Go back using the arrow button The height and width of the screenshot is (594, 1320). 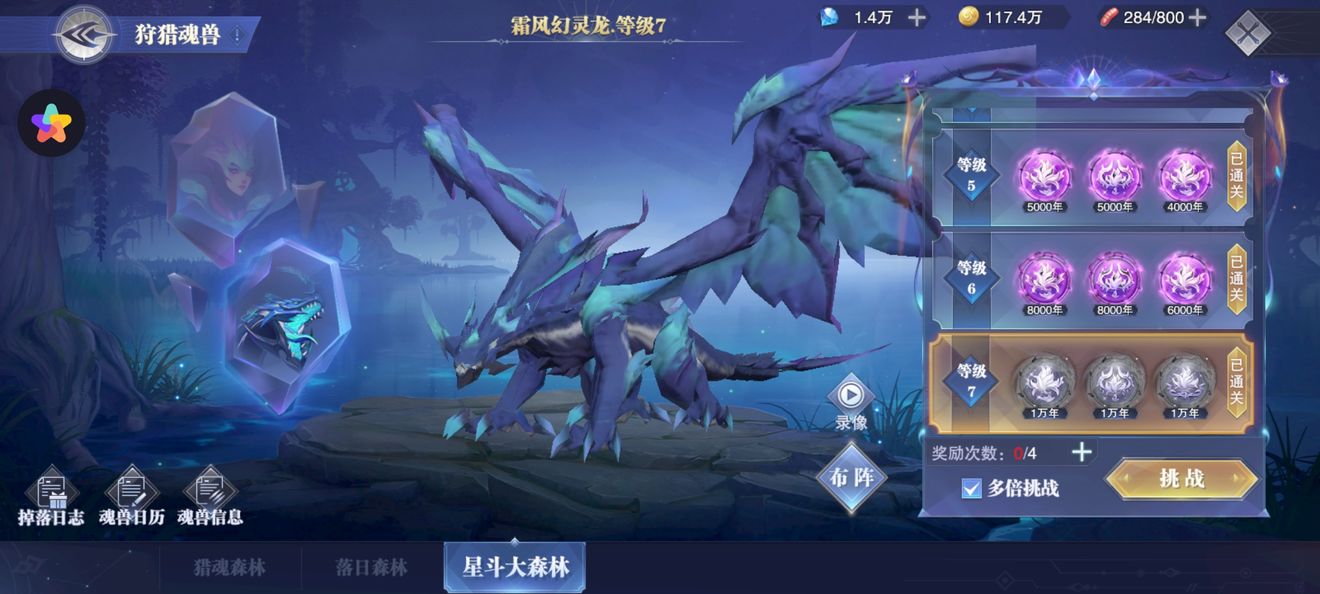[x=84, y=35]
